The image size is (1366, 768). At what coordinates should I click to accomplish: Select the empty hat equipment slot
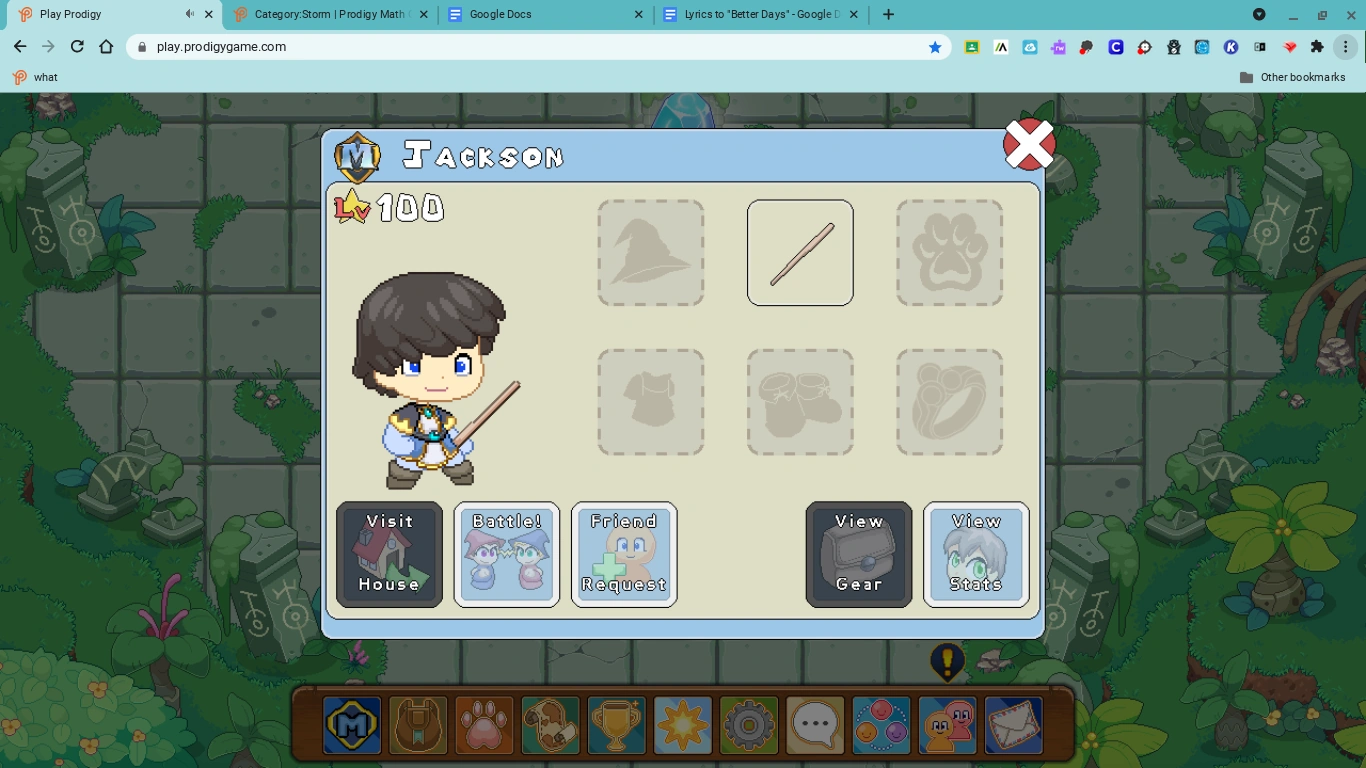651,252
